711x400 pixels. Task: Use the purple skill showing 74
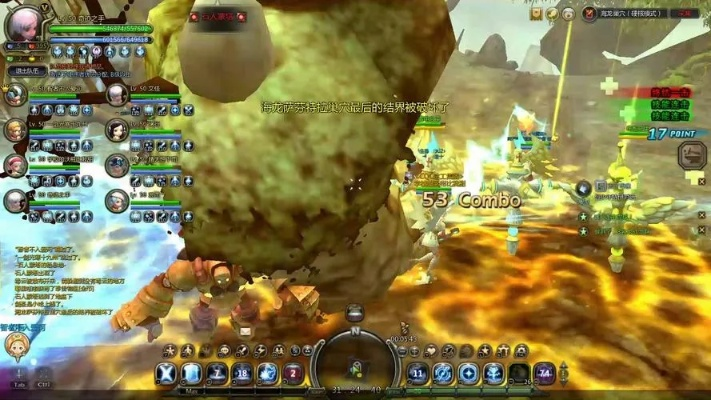tap(544, 374)
